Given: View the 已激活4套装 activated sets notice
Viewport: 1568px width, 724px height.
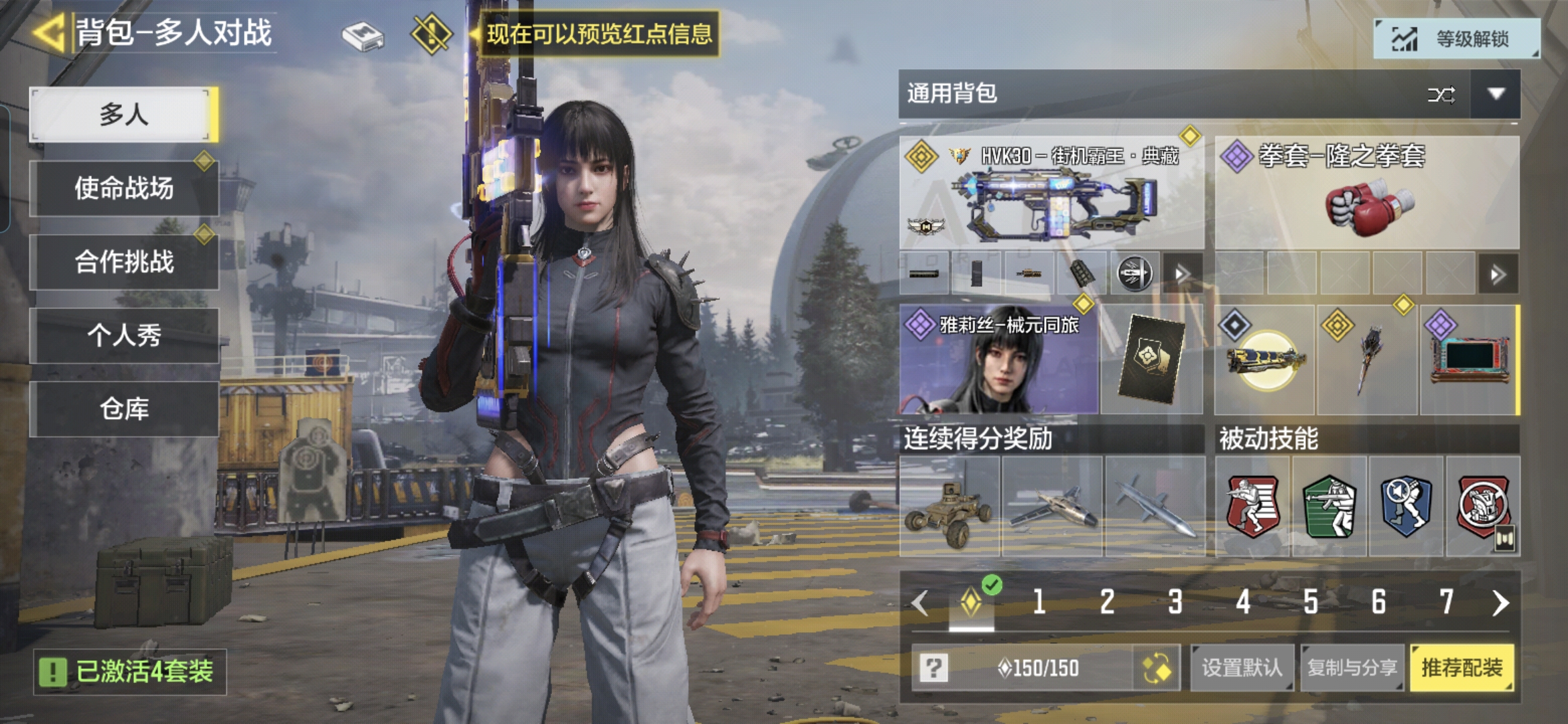Looking at the screenshot, I should pyautogui.click(x=130, y=672).
